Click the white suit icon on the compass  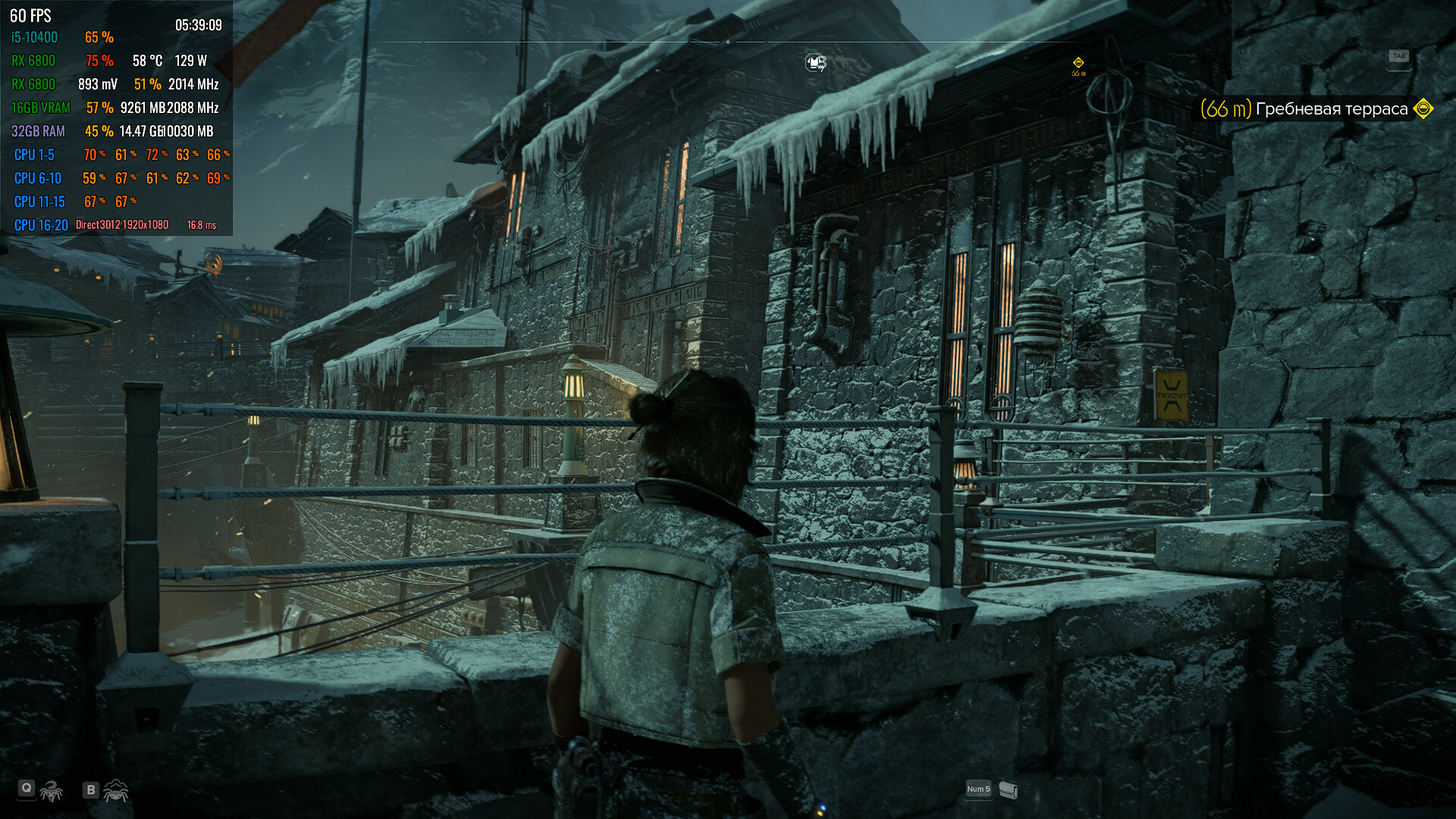[815, 62]
